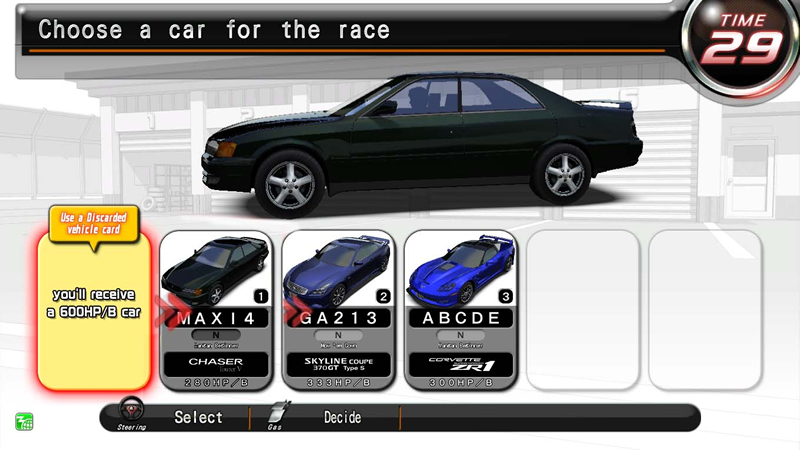Screen dimensions: 800x450
Task: Choose the Discarded vehicle card option
Action: 94,305
